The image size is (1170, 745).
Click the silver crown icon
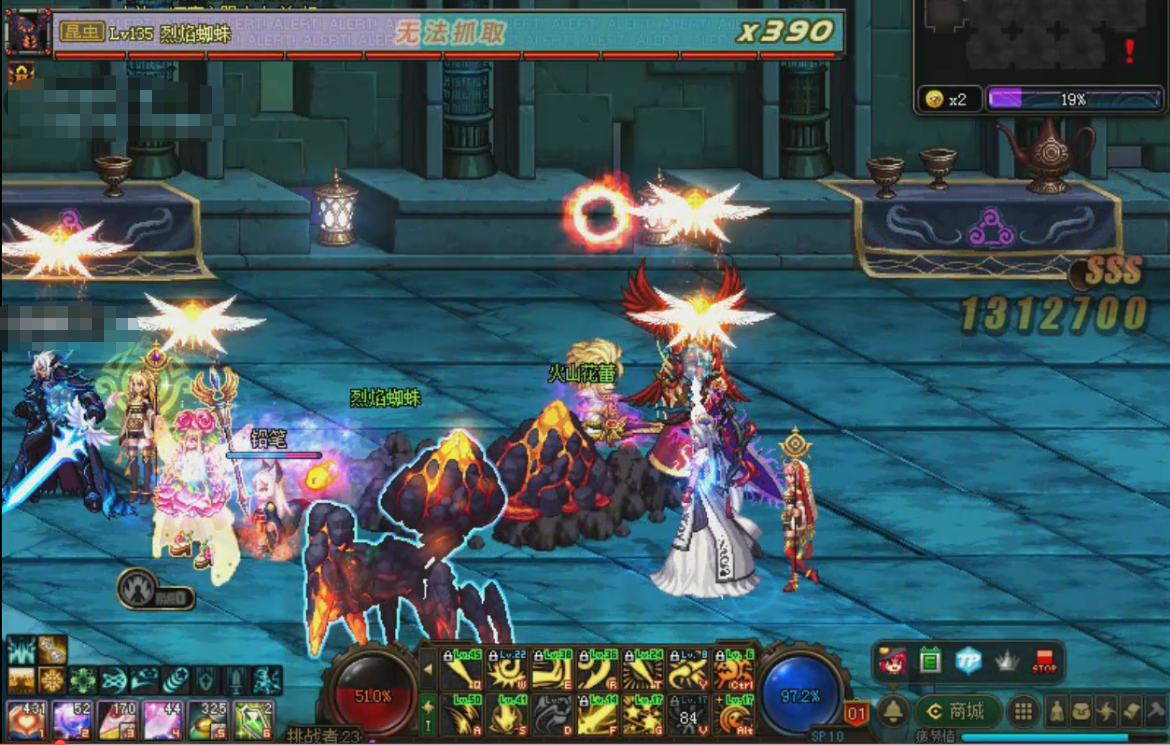pyautogui.click(x=1006, y=661)
